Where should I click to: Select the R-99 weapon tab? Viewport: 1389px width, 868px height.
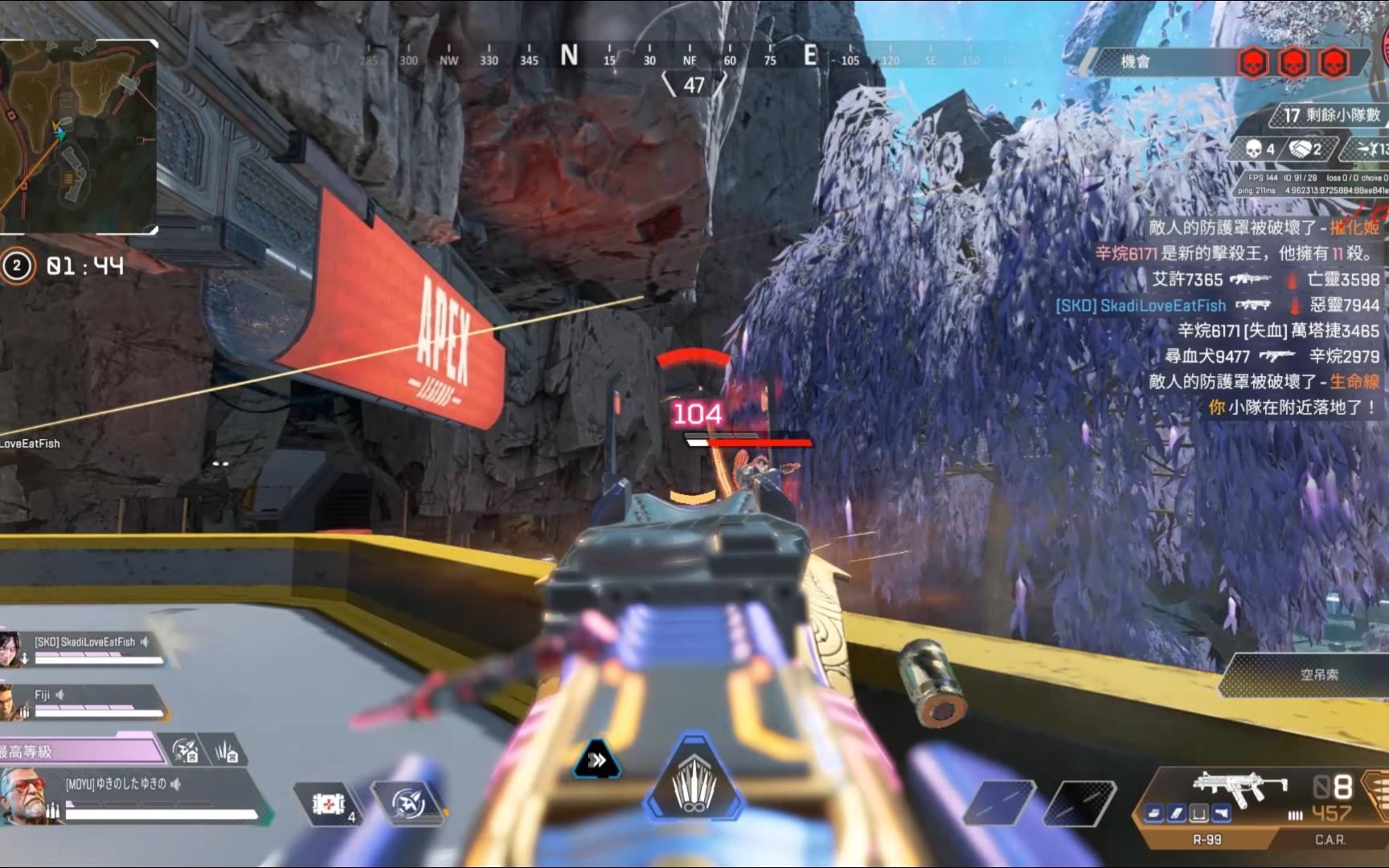coord(1207,840)
